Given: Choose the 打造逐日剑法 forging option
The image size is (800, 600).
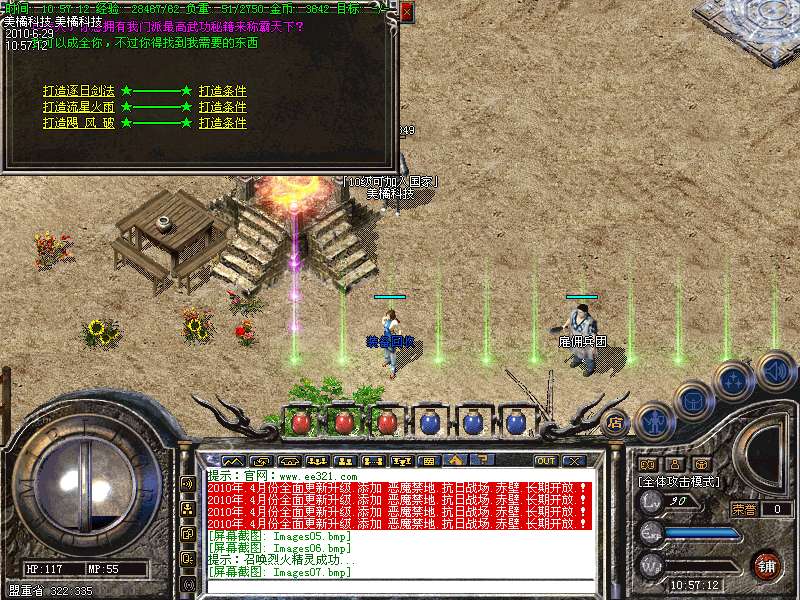Looking at the screenshot, I should tap(79, 91).
